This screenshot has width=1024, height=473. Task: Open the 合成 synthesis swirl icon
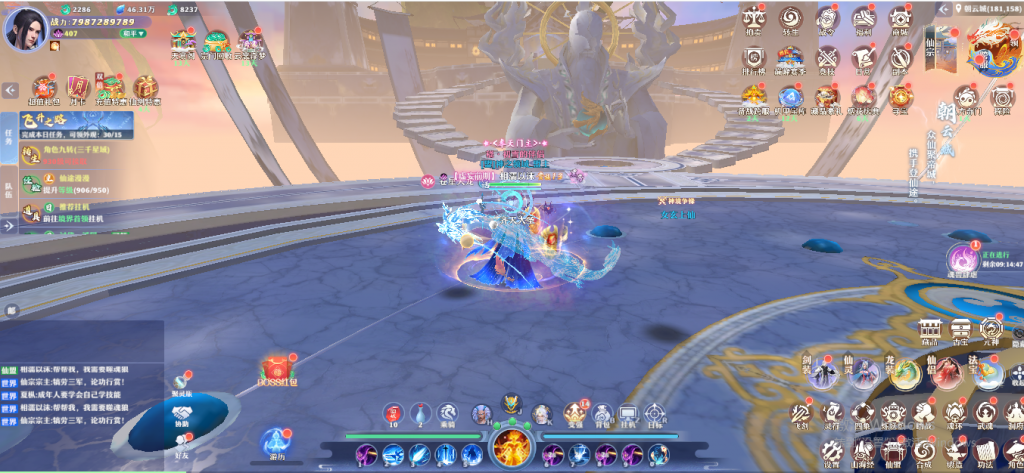924,452
